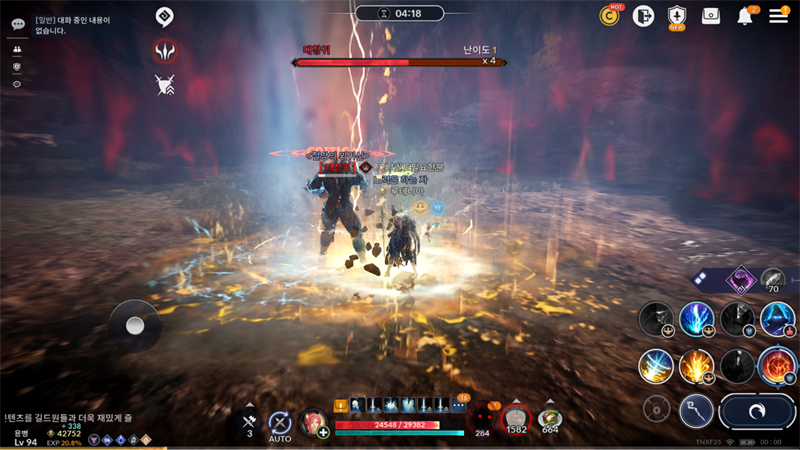Image resolution: width=800 pixels, height=450 pixels.
Task: Open the chat speech bubble
Action: [x=18, y=23]
